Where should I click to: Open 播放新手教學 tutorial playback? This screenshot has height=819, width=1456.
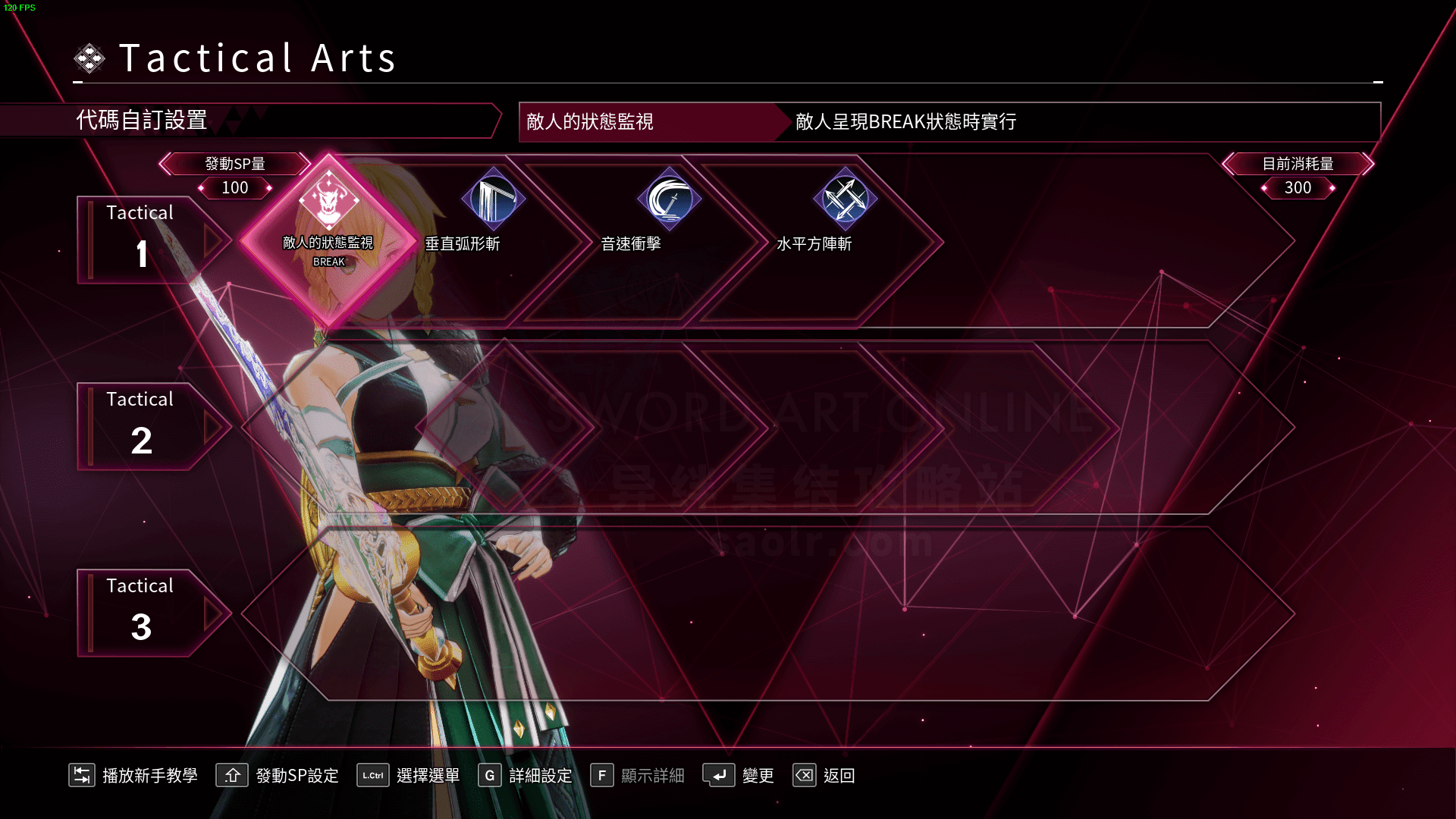[x=133, y=775]
